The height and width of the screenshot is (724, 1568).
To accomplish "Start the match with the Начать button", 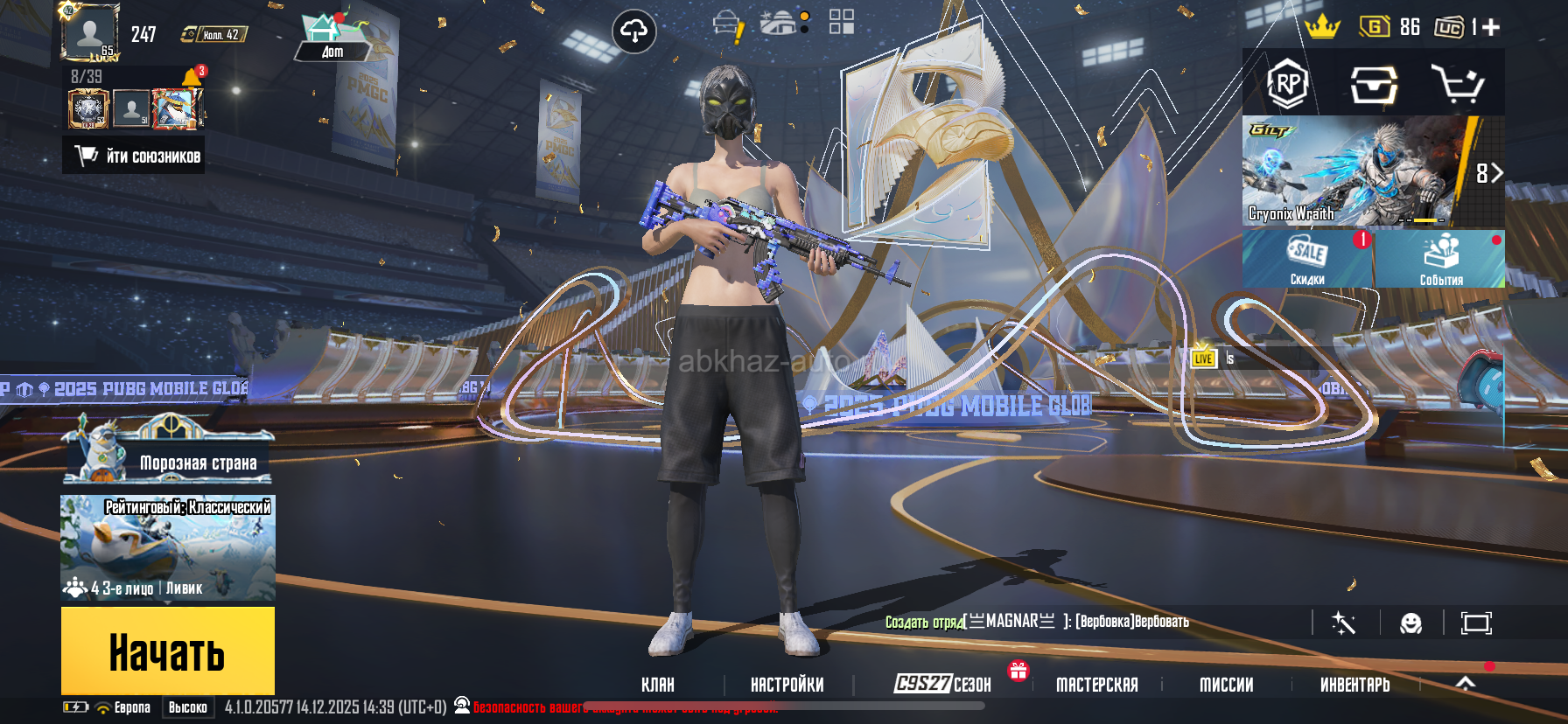I will click(167, 651).
